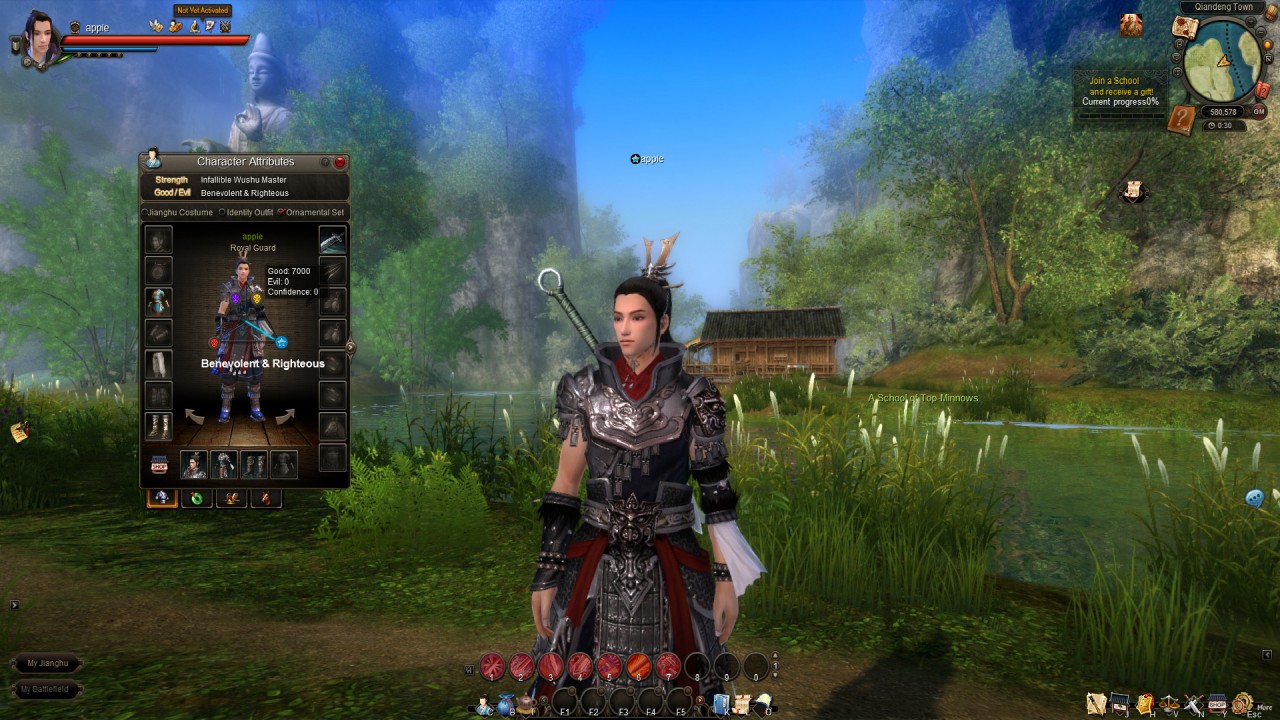Open the orange question-mark help book
The height and width of the screenshot is (720, 1280).
[x=1181, y=119]
